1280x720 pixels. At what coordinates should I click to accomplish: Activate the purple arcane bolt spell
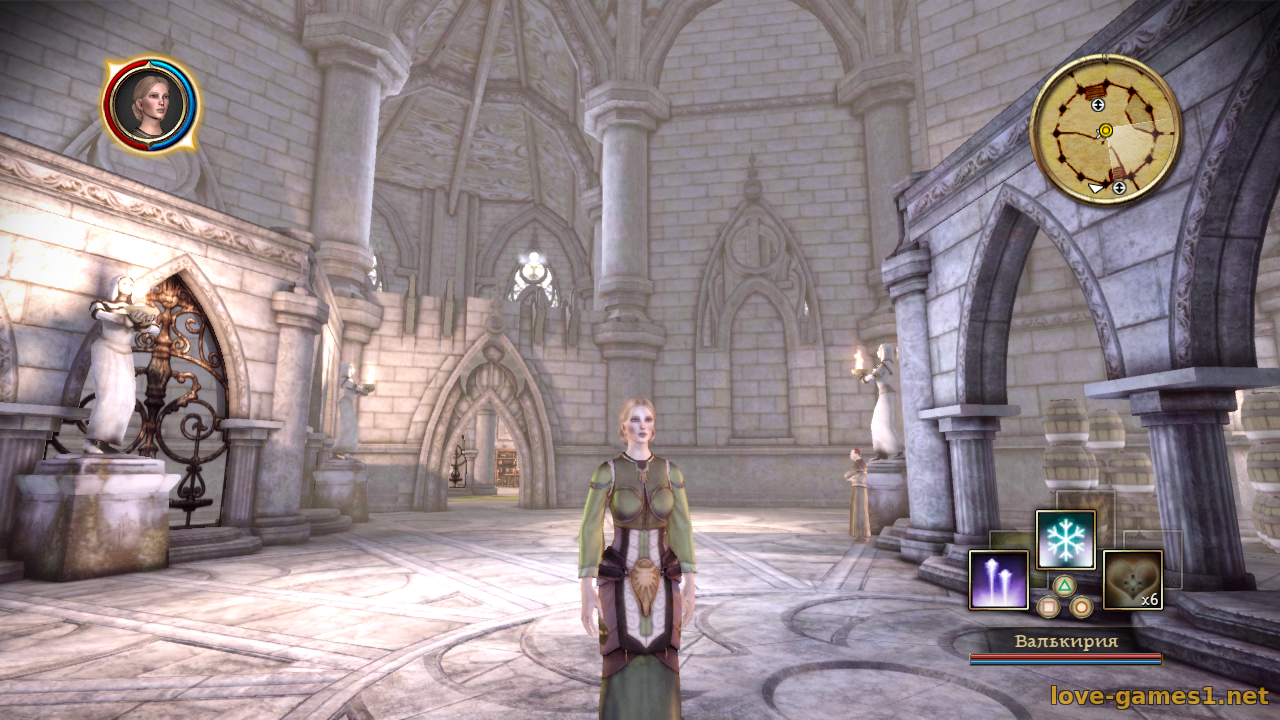(998, 580)
